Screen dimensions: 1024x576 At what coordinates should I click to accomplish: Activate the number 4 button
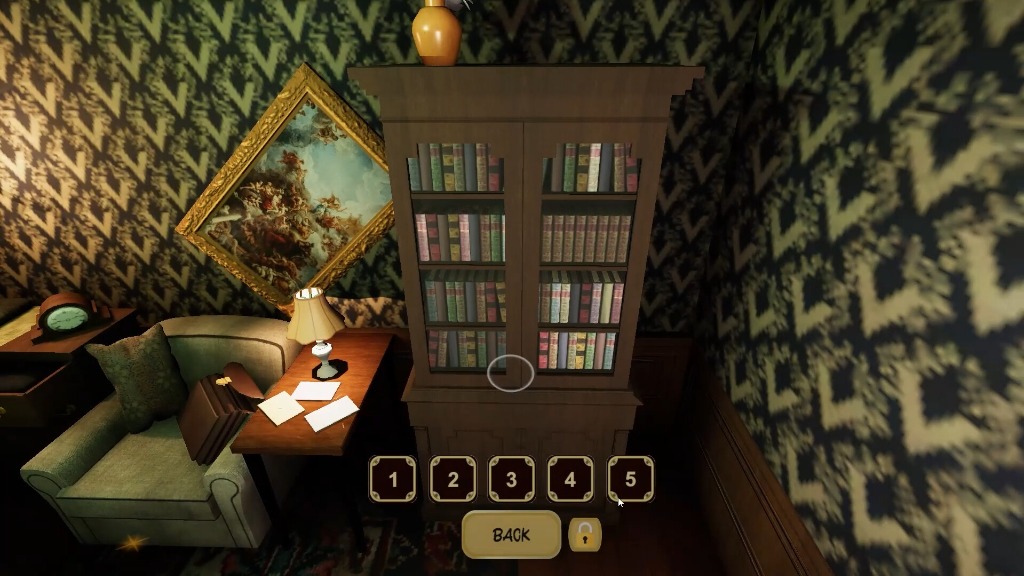click(570, 479)
